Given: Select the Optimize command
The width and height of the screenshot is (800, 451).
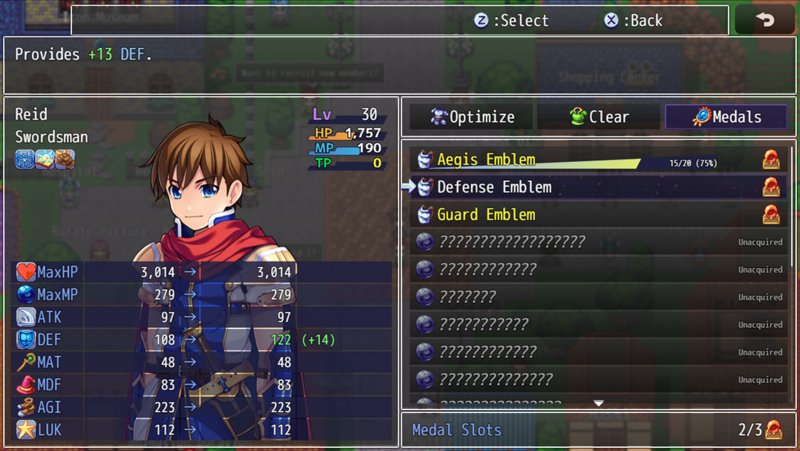Looking at the screenshot, I should (x=471, y=117).
